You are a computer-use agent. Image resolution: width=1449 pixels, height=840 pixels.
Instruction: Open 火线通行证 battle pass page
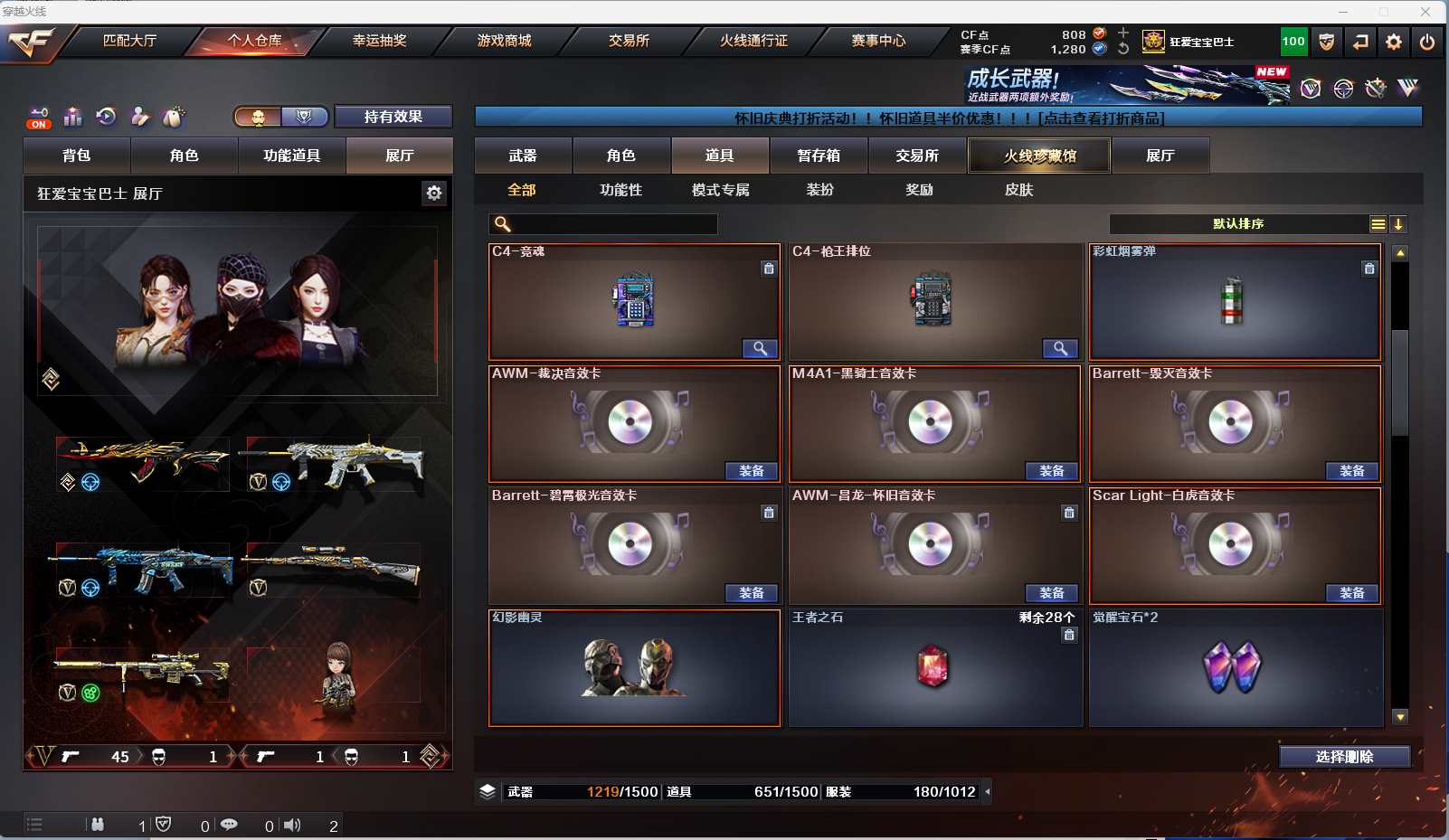753,41
